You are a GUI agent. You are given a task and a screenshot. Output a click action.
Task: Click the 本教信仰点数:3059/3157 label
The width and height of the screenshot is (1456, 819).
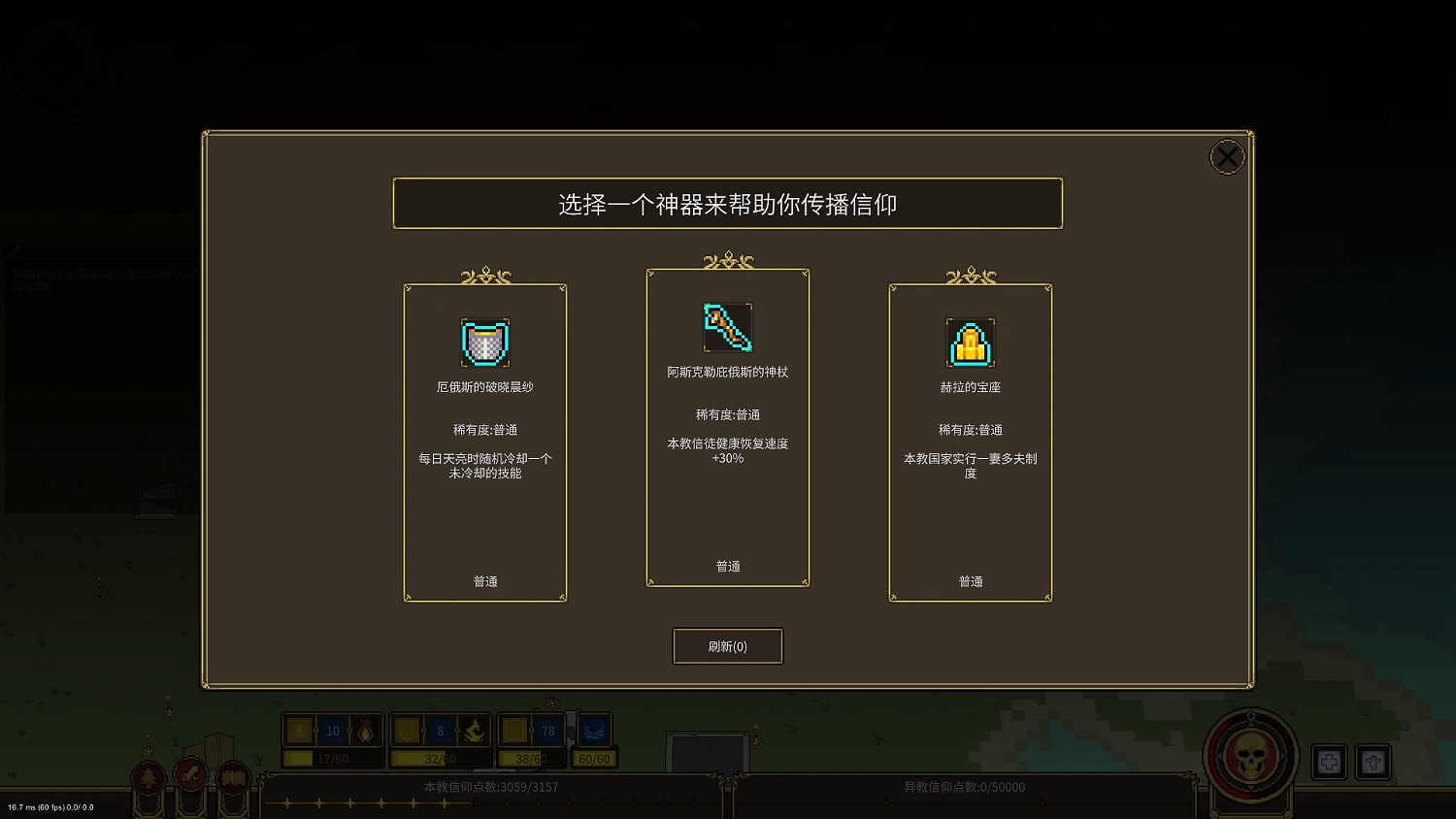click(490, 787)
